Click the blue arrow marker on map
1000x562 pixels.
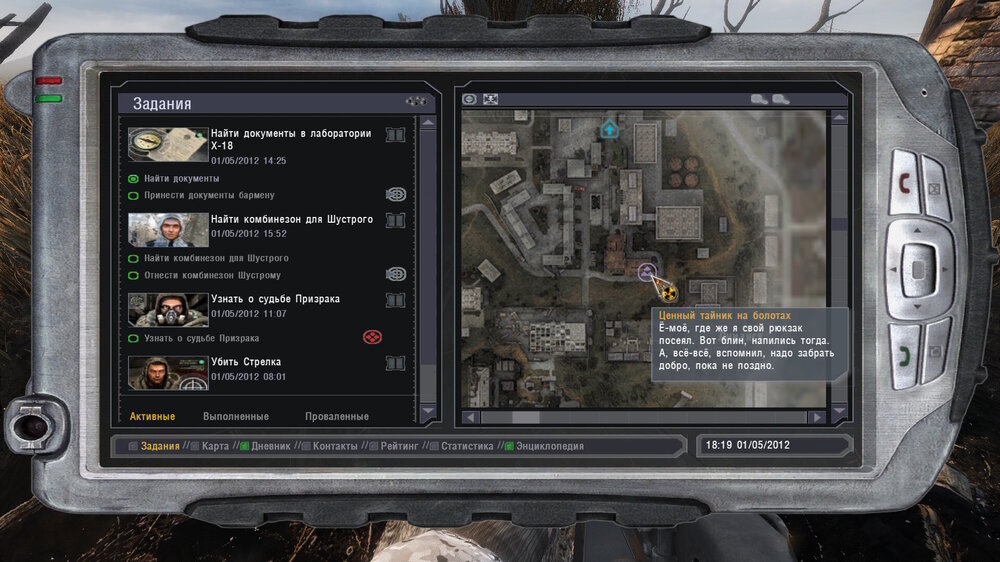point(609,129)
